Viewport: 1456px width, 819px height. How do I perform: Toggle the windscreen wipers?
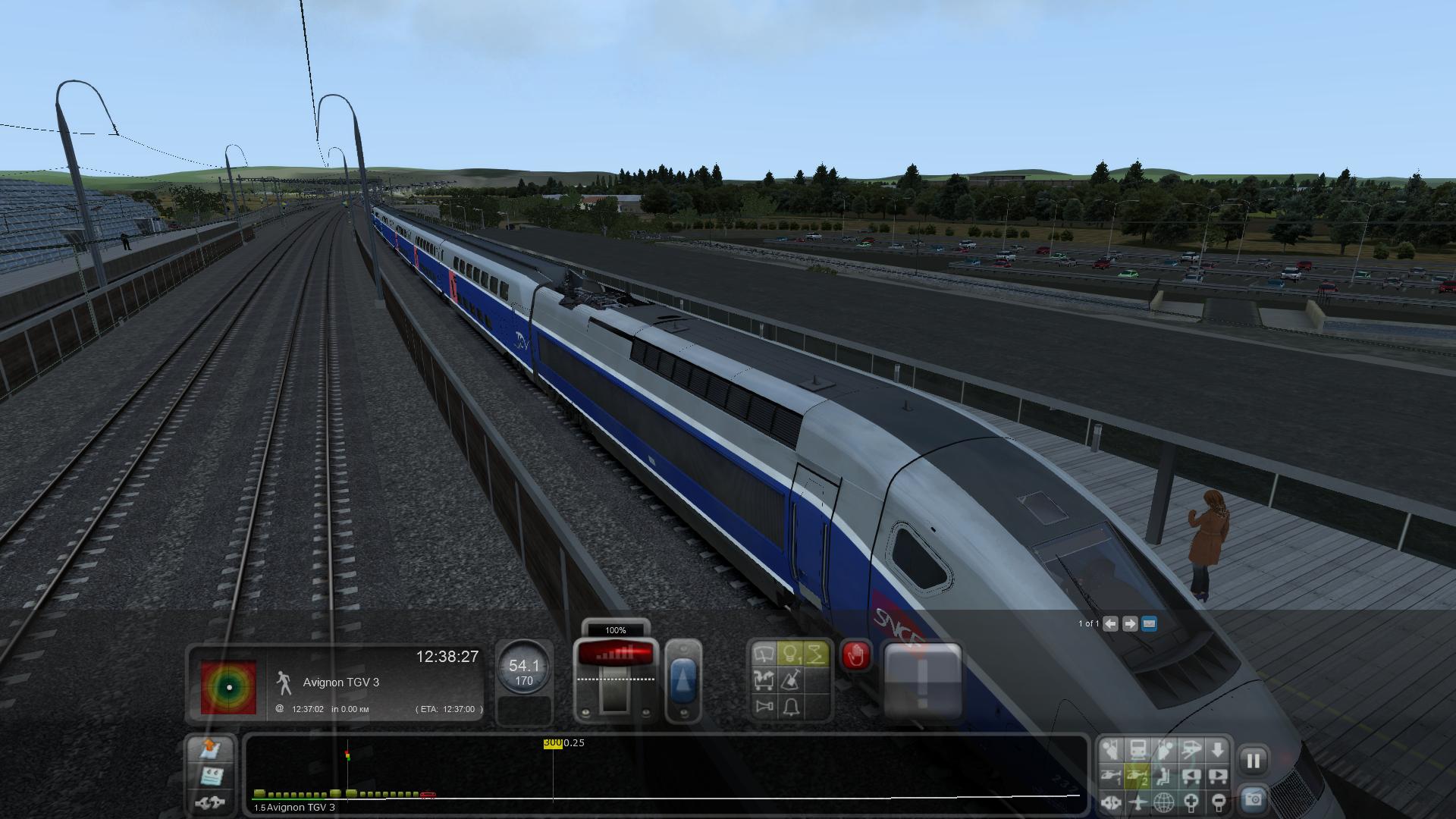point(764,654)
